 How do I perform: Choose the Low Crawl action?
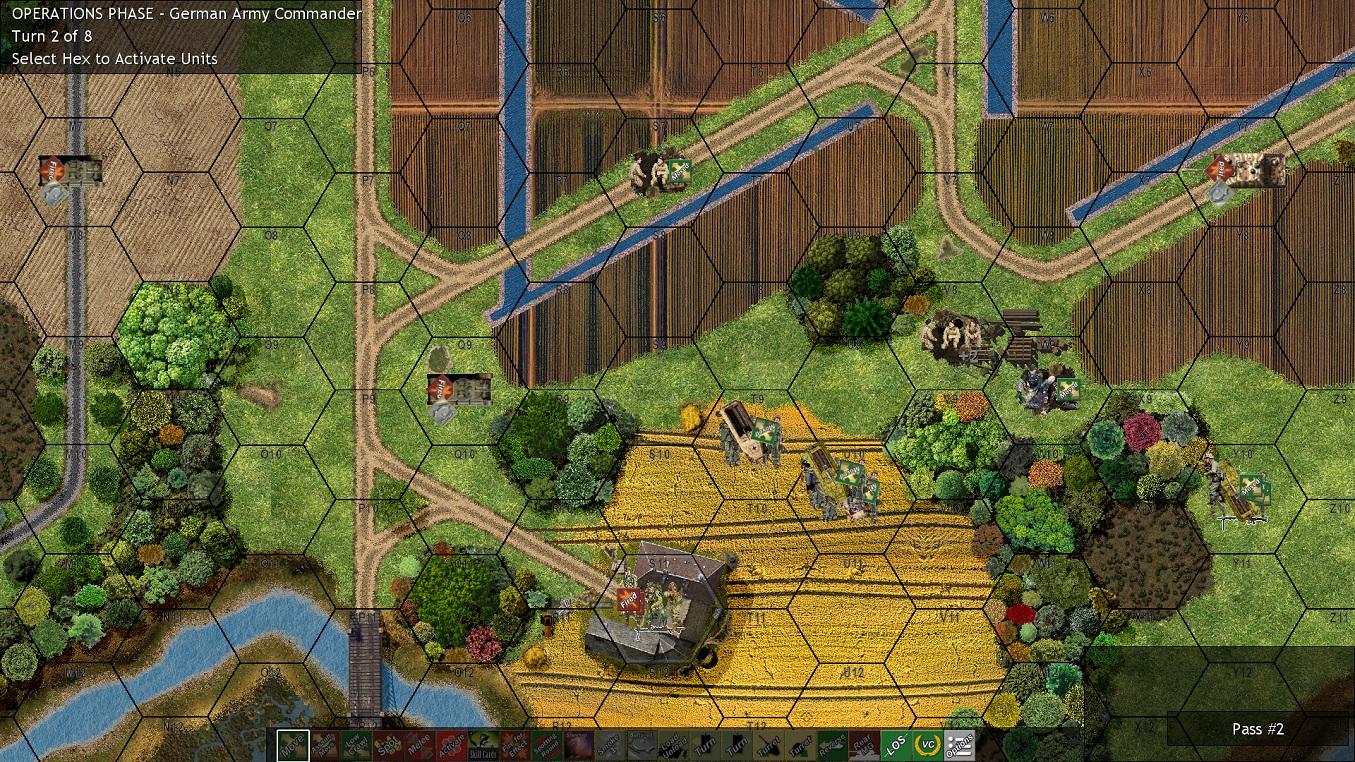[355, 744]
